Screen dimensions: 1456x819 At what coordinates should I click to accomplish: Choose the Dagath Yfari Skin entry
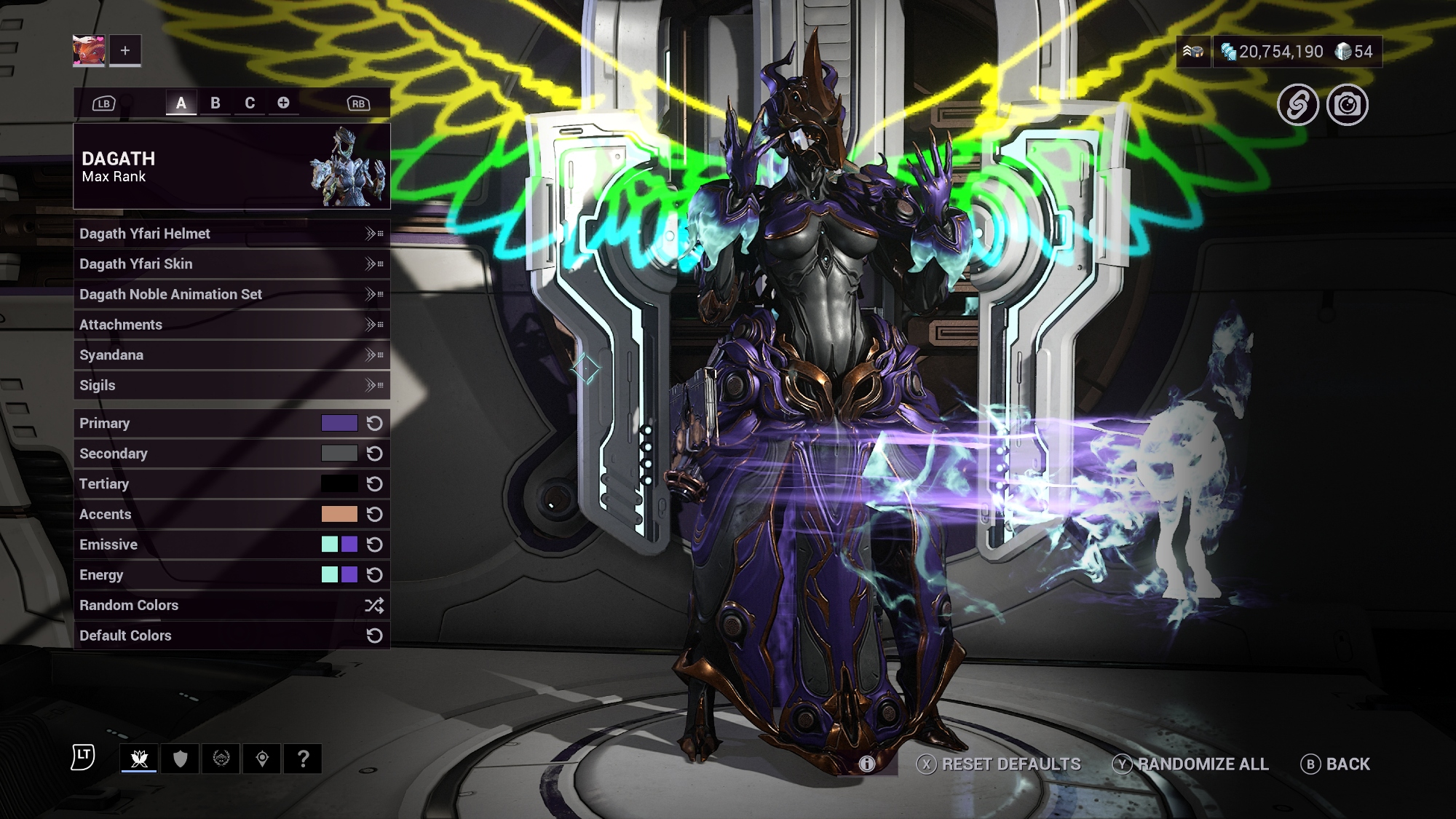tap(232, 264)
